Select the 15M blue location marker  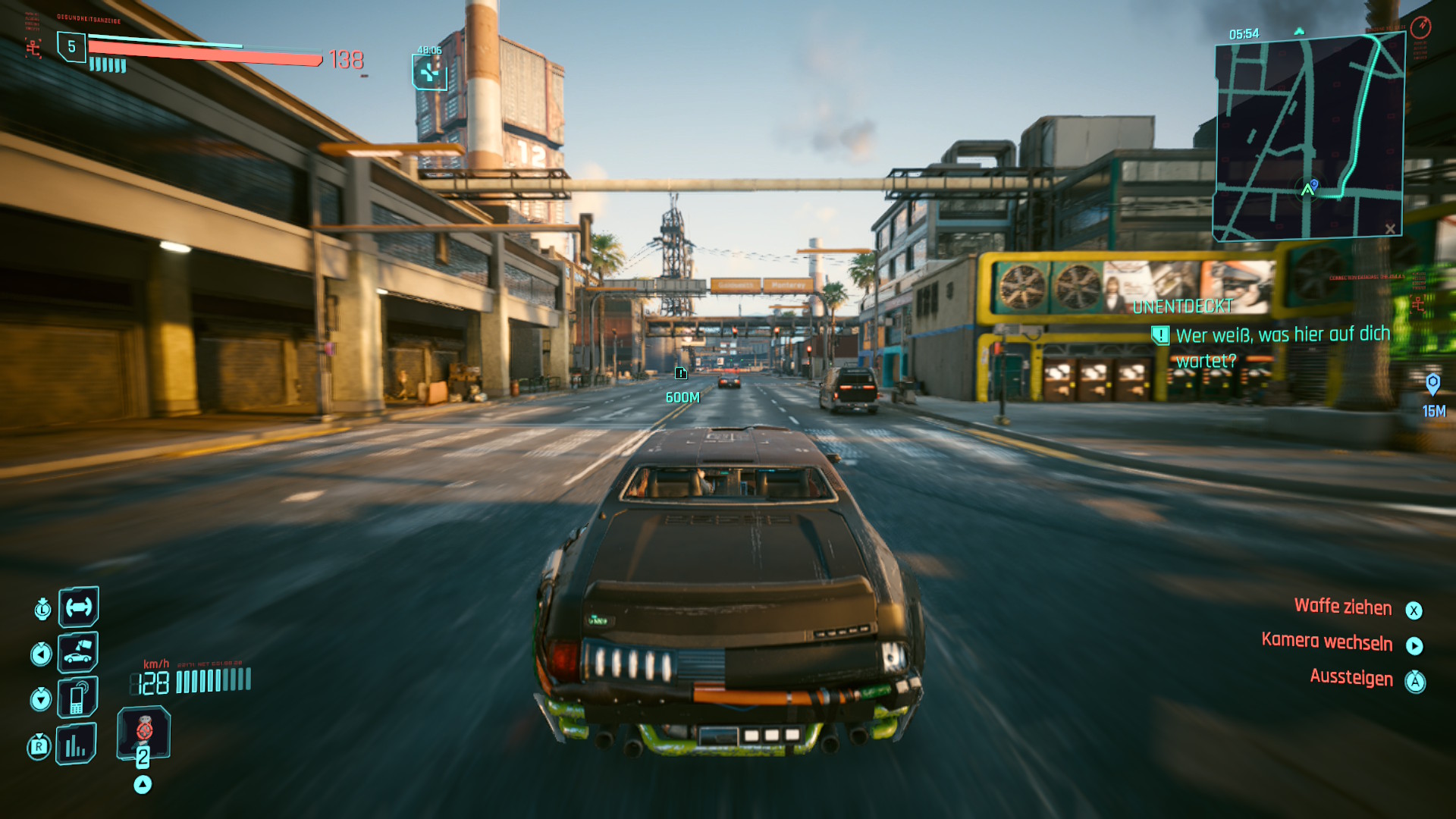pos(1432,384)
